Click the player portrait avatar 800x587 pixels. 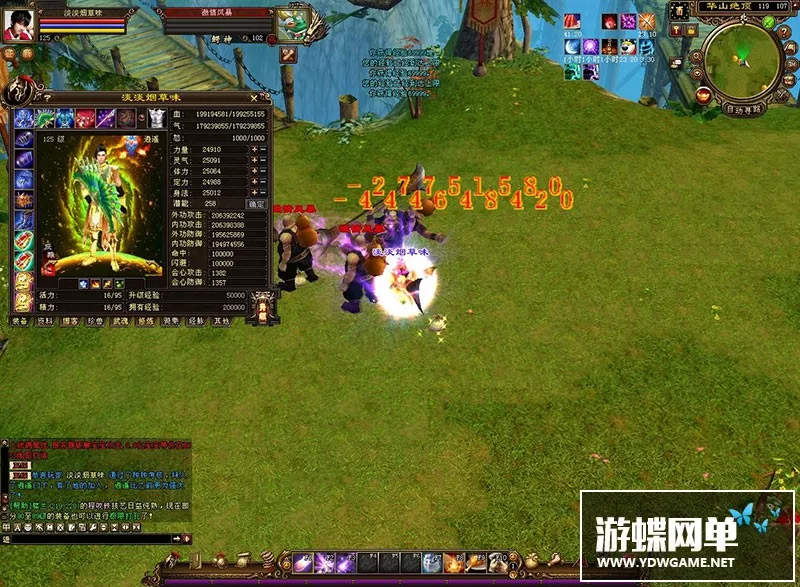17,25
